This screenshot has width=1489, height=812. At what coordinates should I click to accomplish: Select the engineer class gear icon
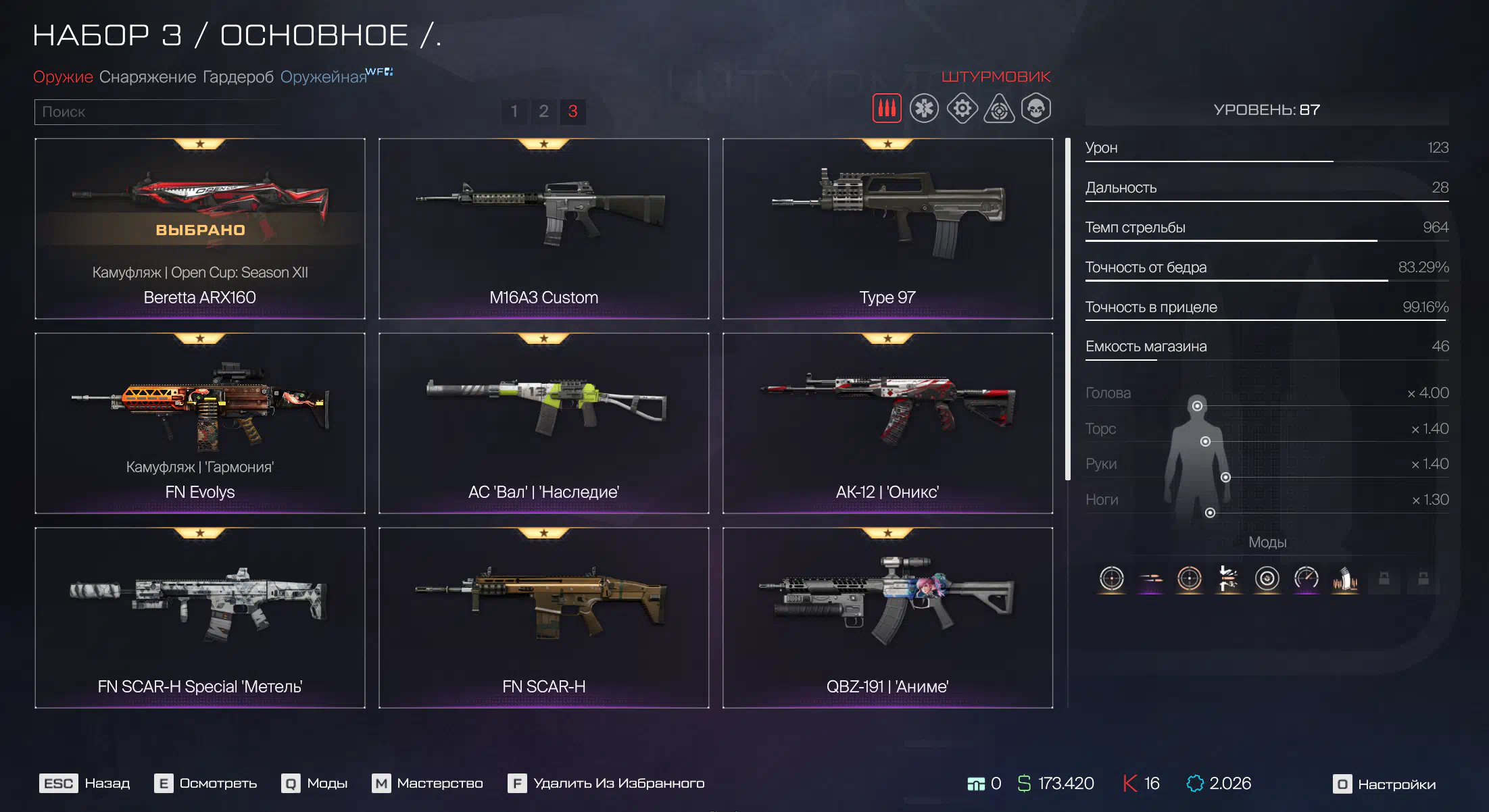[x=962, y=109]
